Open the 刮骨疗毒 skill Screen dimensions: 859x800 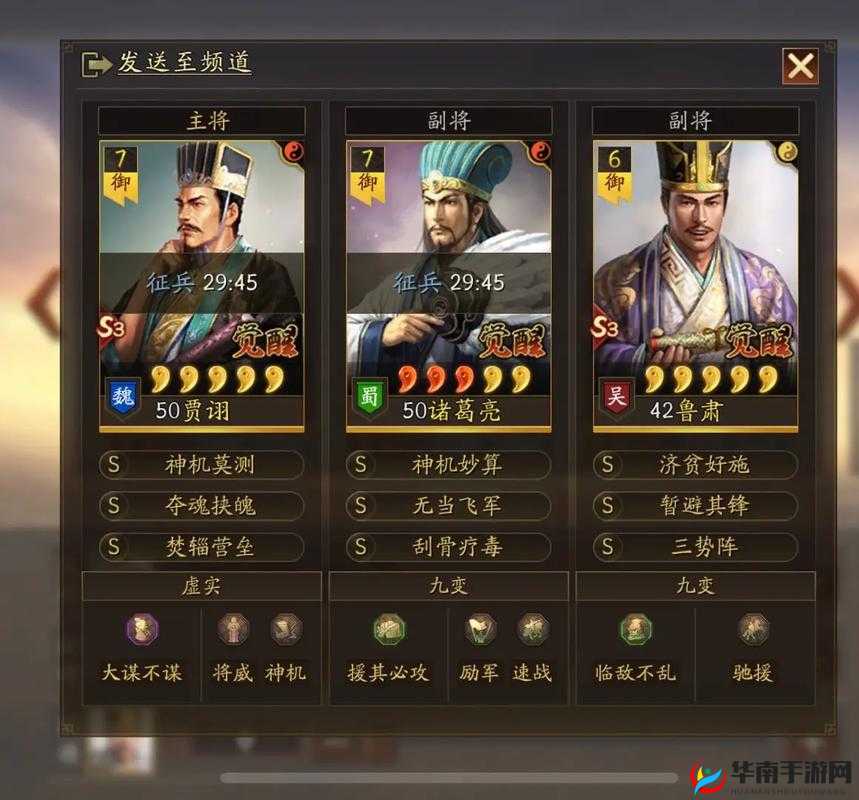(449, 547)
